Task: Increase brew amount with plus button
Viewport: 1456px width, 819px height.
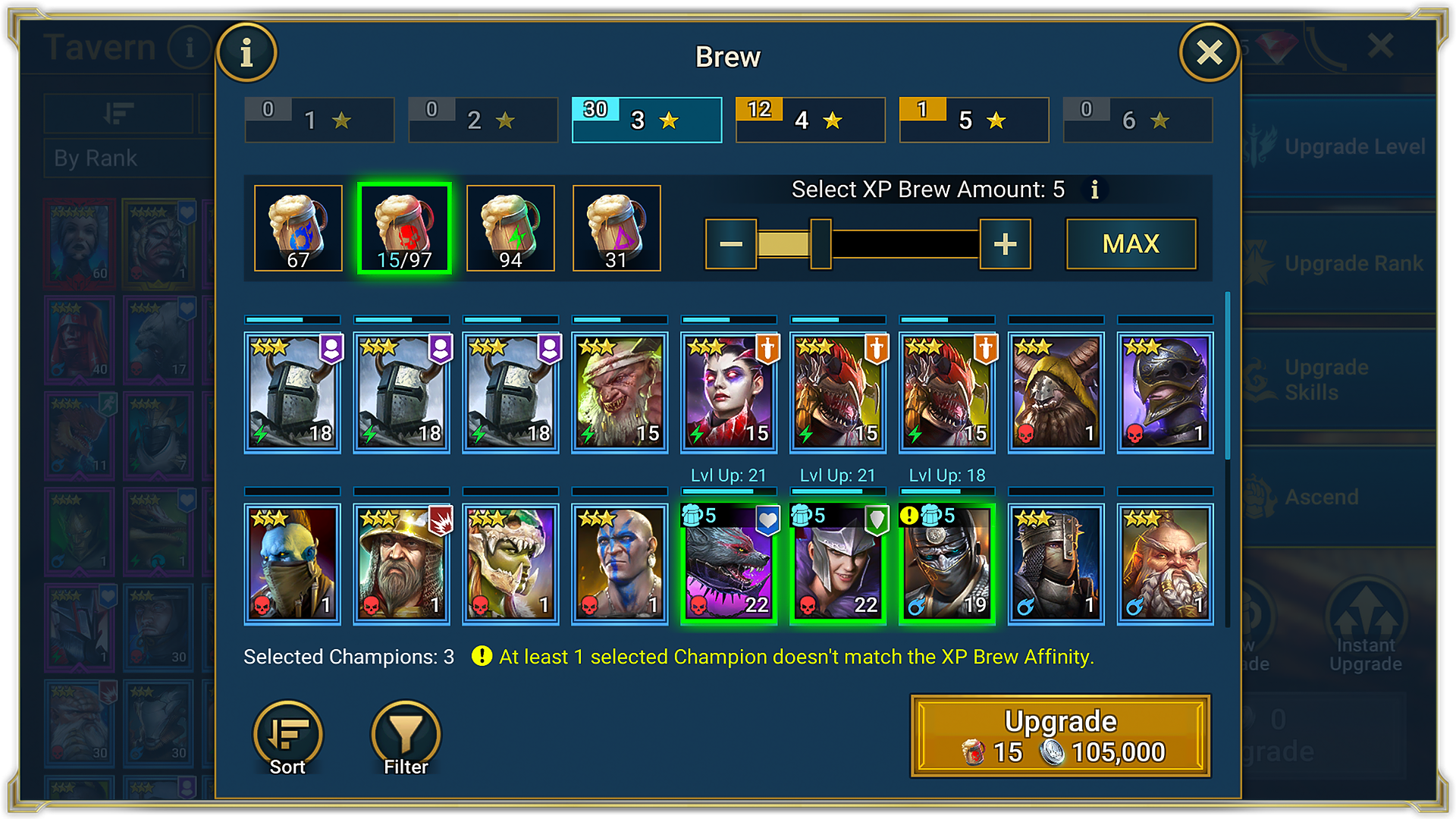Action: pos(1005,244)
